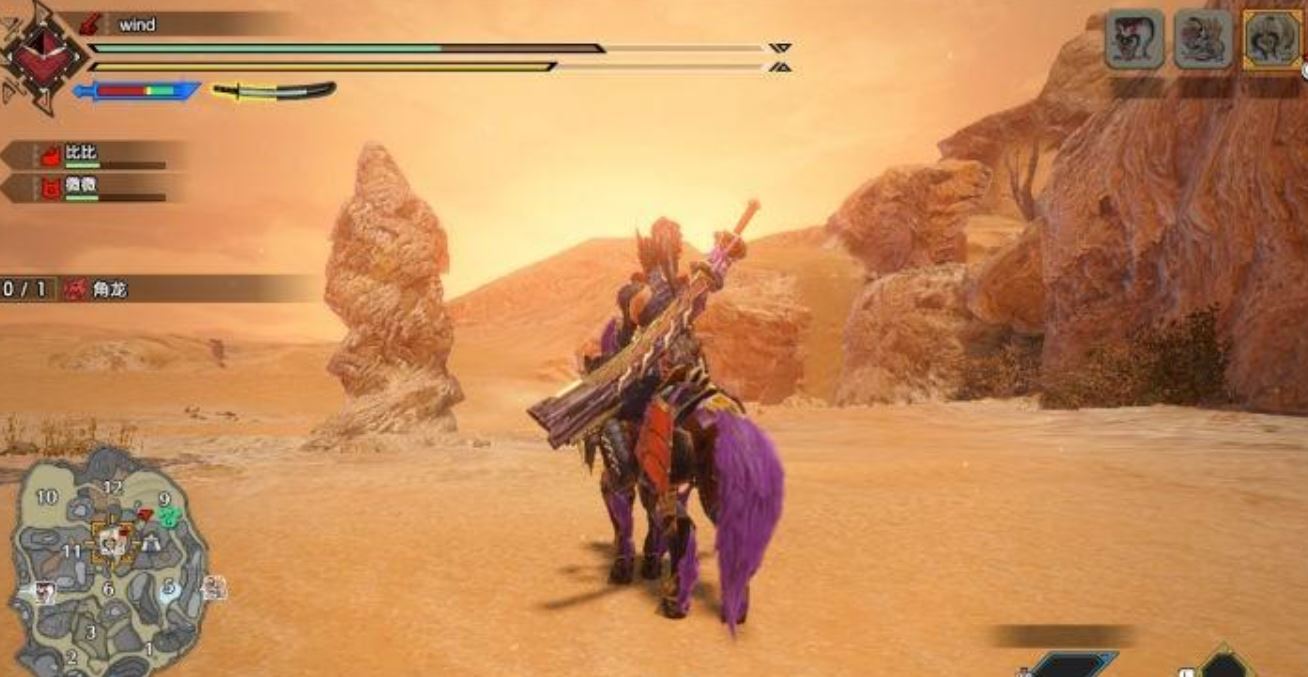Viewport: 1308px width, 677px height.
Task: Open the desert area minimap
Action: pos(108,562)
